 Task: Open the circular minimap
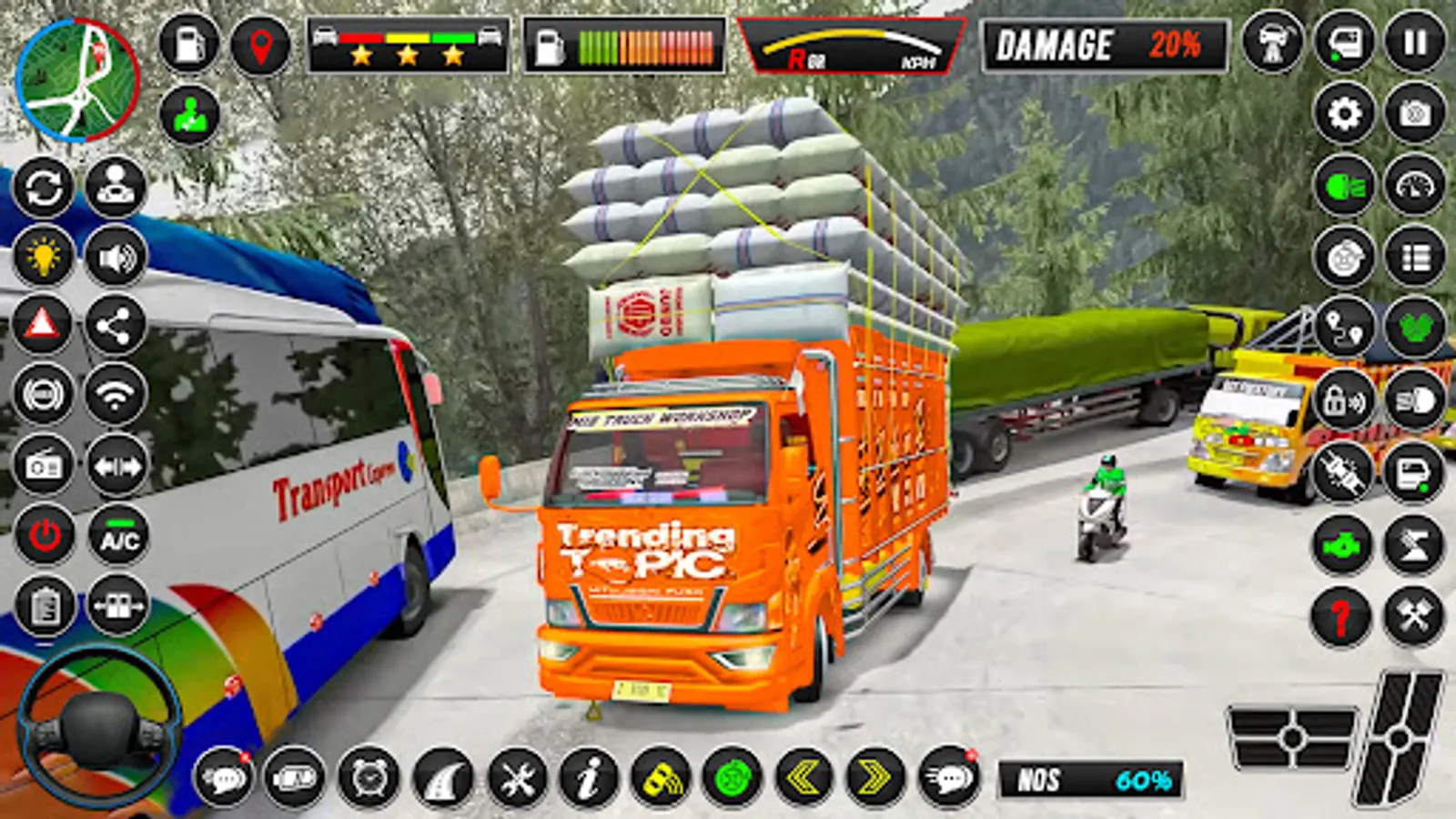(77, 80)
